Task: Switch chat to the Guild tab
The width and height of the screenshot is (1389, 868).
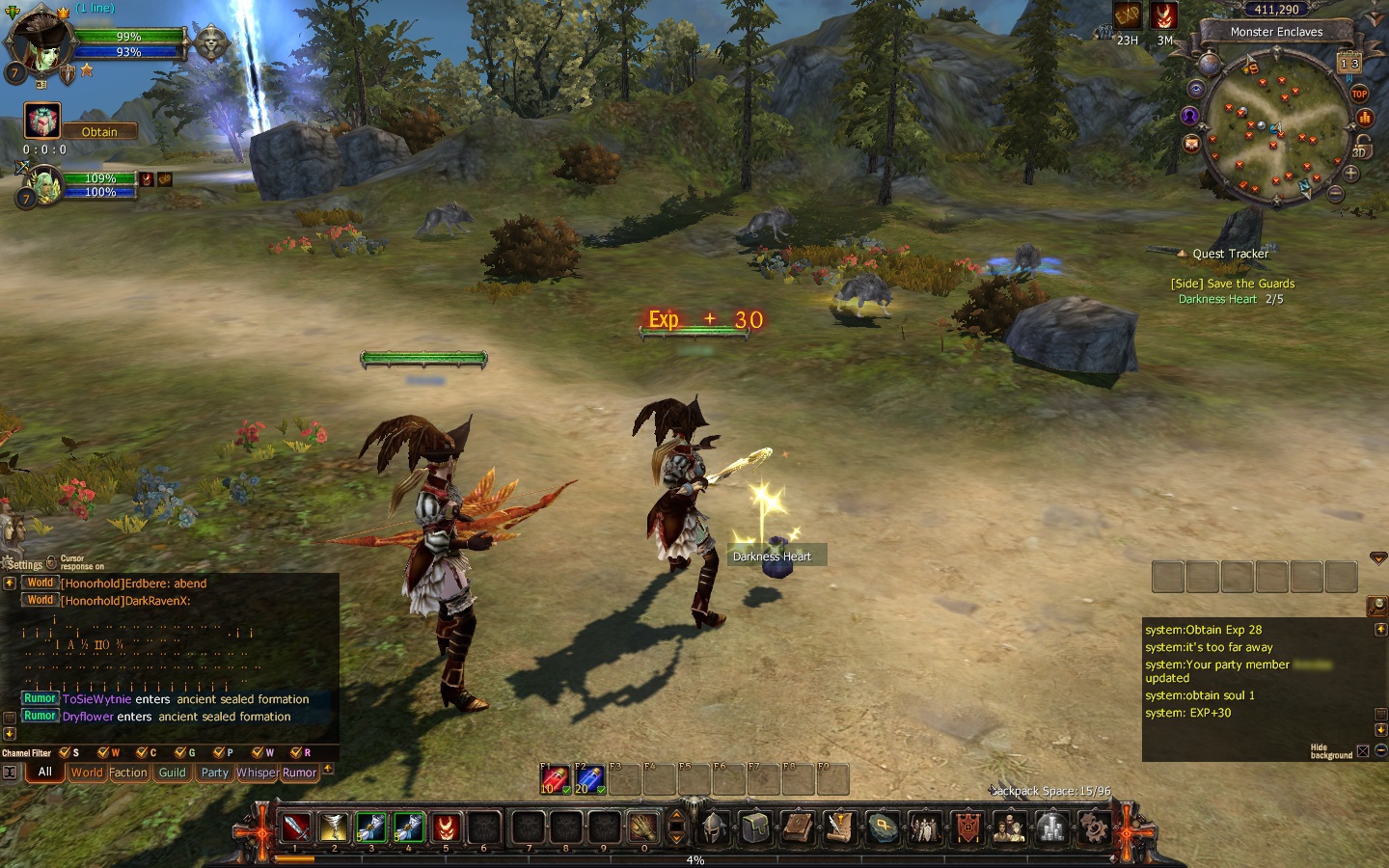Action: pos(172,773)
